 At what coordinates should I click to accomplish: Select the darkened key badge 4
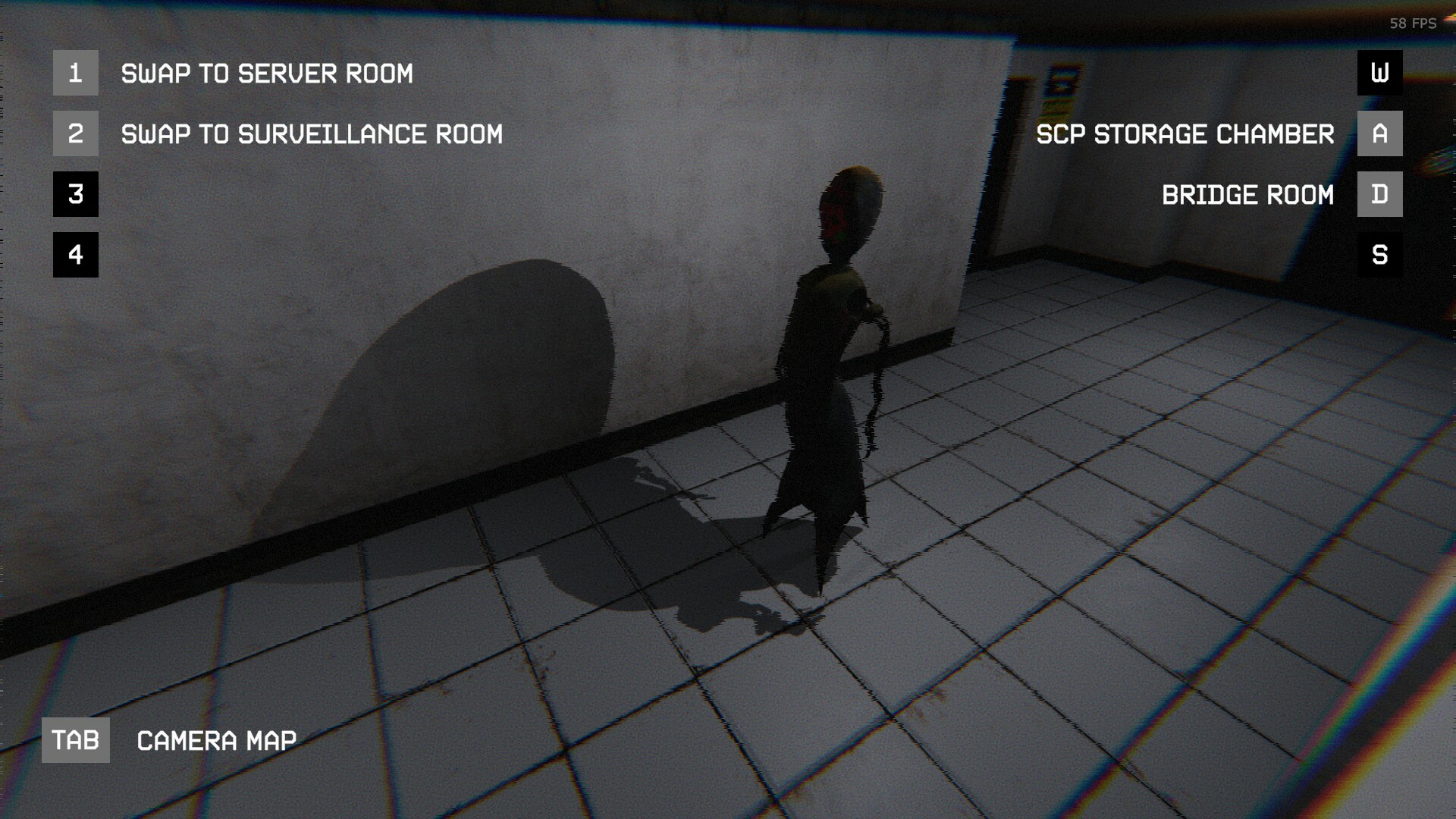(x=75, y=256)
